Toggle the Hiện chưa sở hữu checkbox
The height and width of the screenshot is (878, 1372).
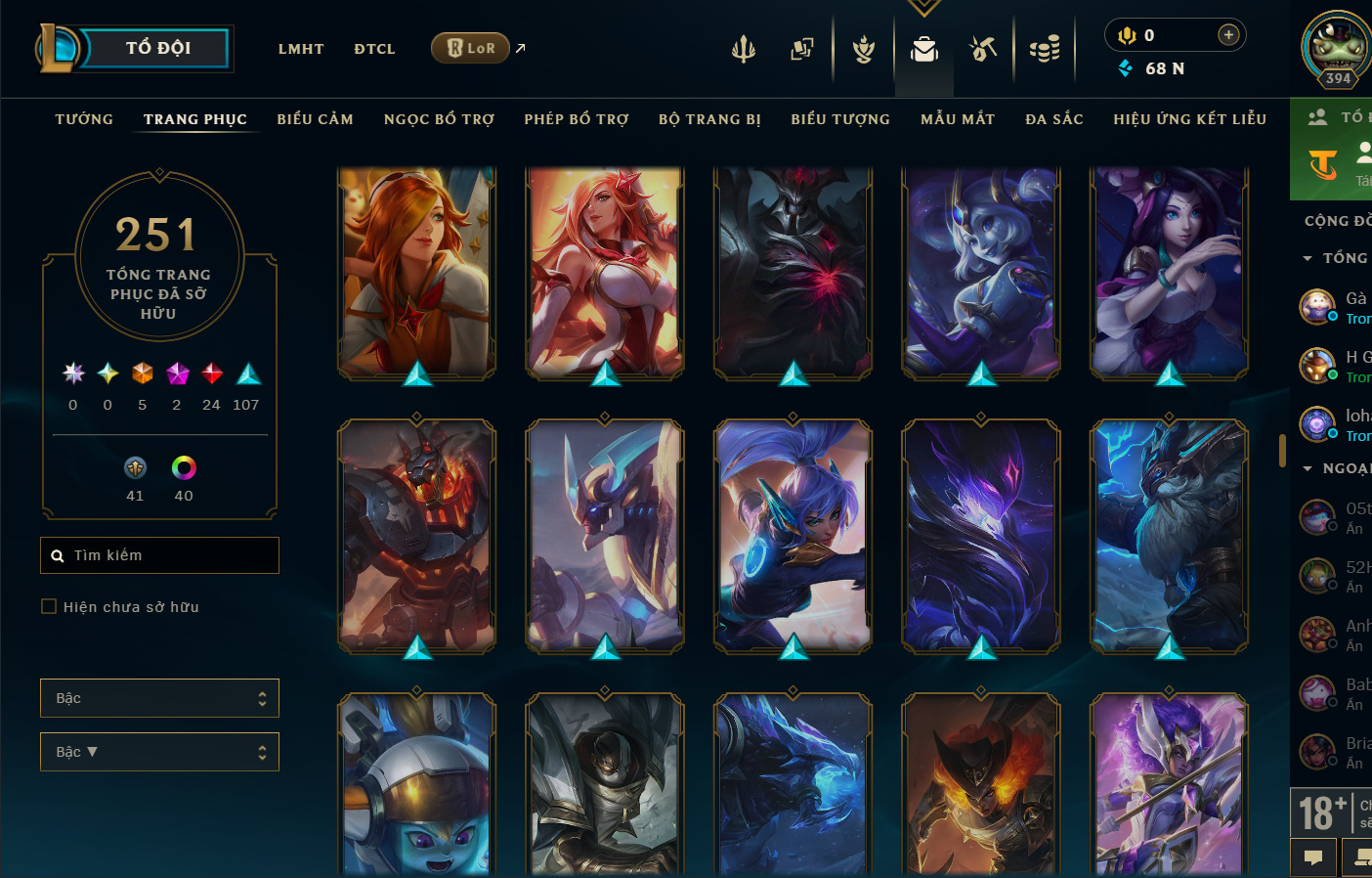tap(49, 607)
